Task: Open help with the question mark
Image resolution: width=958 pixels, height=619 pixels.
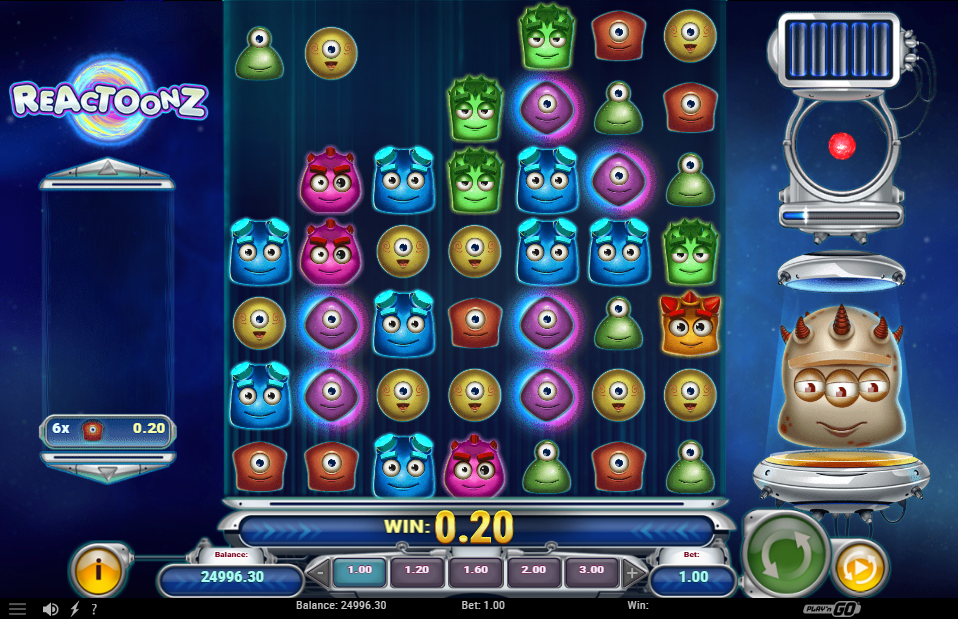Action: click(x=94, y=608)
